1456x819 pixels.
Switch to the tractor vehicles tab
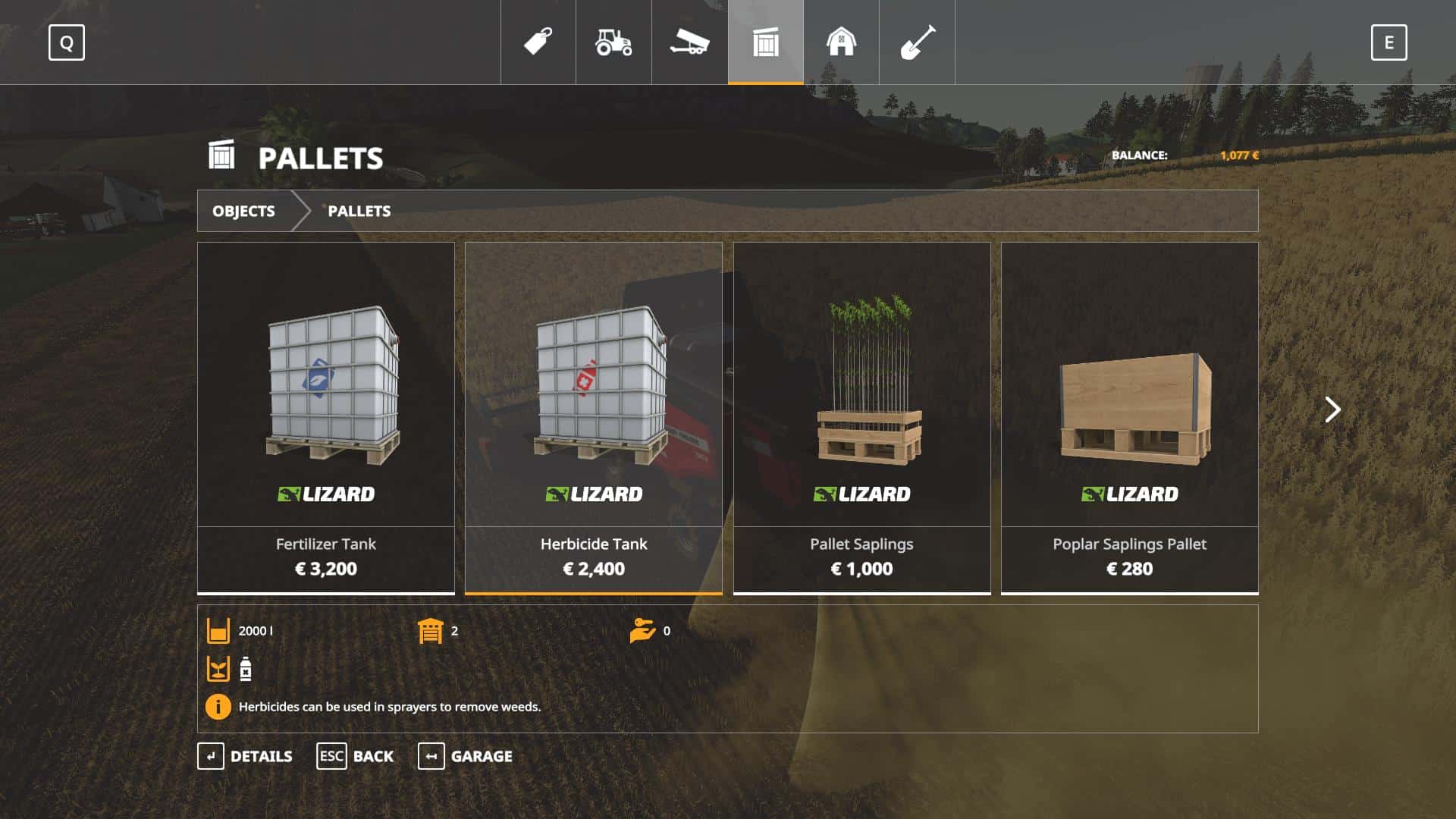point(613,42)
